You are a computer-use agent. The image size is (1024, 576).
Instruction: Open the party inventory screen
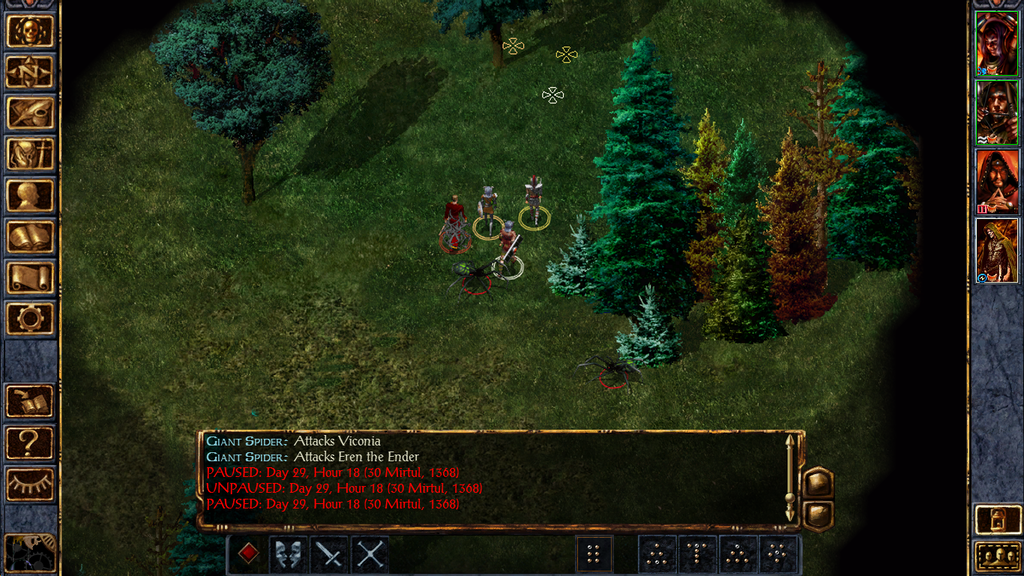pyautogui.click(x=30, y=154)
